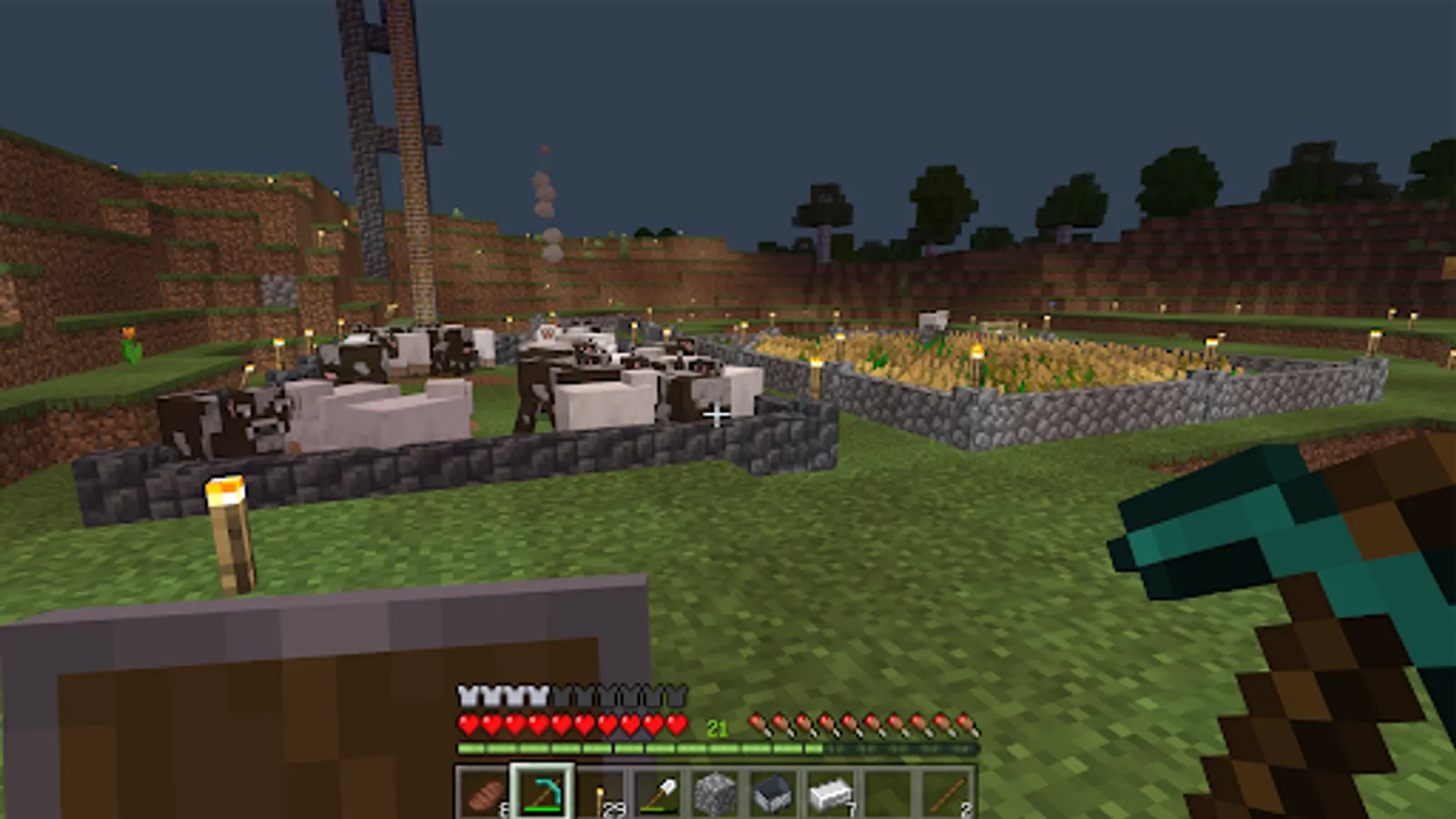The height and width of the screenshot is (819, 1456).
Task: Click the empty eighth hotbar slot
Action: click(x=889, y=794)
